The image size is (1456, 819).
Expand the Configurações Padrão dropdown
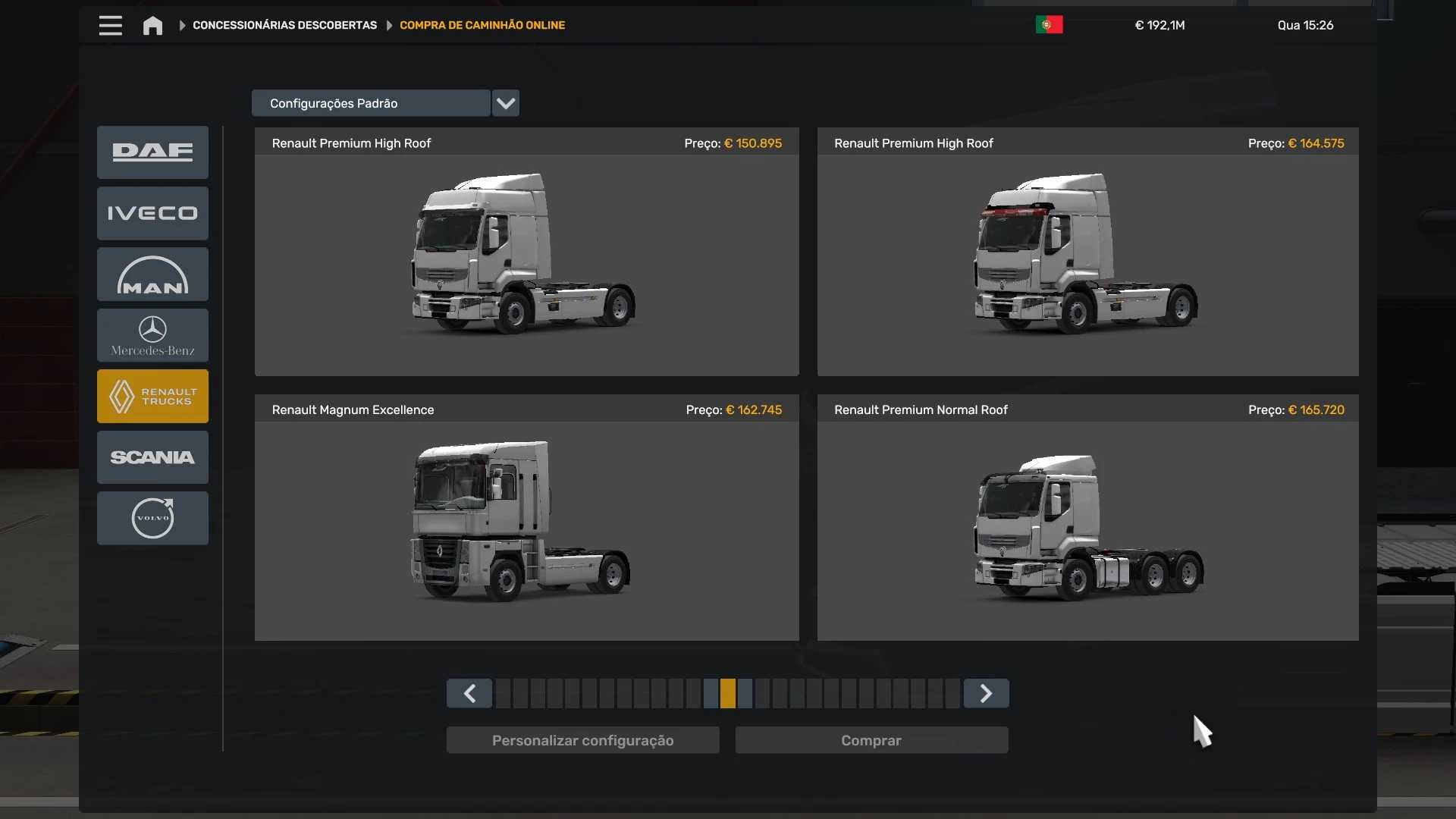[x=505, y=103]
